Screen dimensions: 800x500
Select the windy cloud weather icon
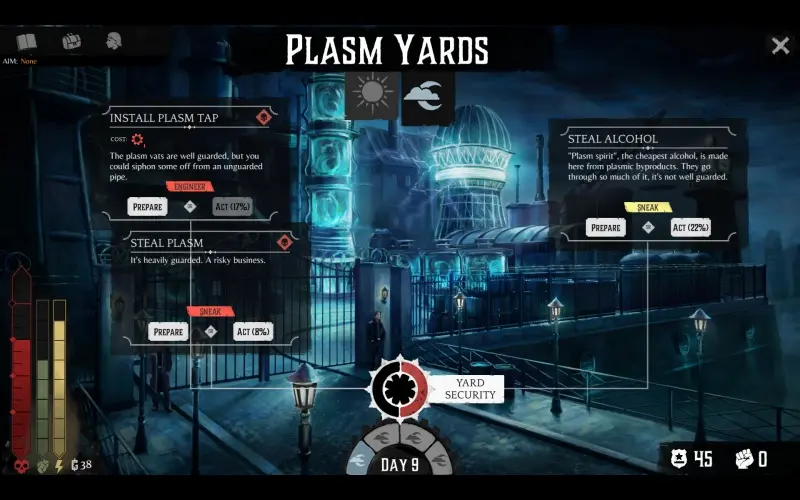pyautogui.click(x=424, y=94)
